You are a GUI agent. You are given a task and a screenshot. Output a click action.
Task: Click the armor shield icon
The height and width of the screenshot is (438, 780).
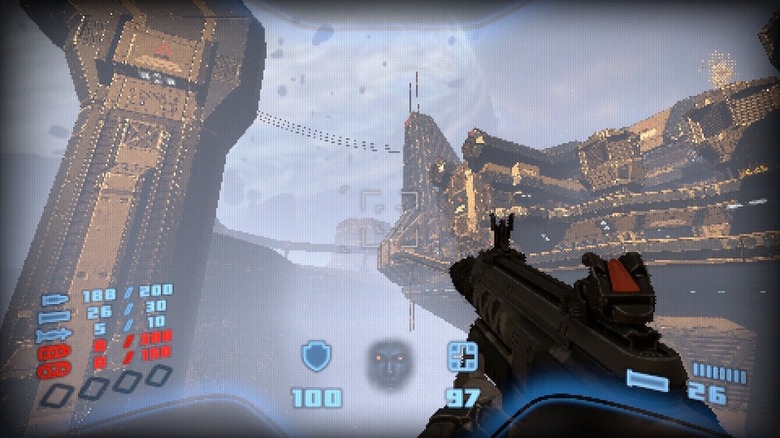tap(316, 355)
